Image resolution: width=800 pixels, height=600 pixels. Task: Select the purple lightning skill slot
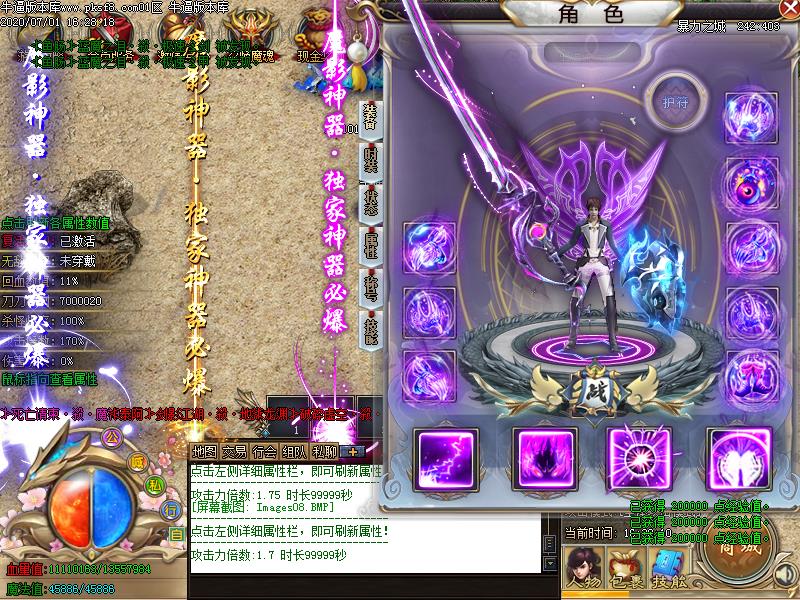[443, 457]
